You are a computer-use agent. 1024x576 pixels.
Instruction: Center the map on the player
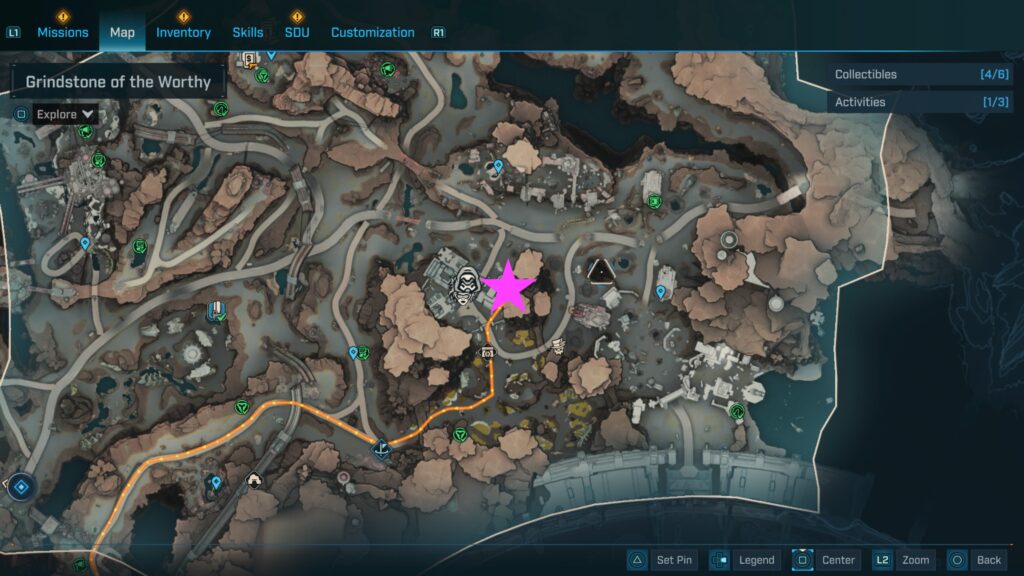(x=826, y=560)
